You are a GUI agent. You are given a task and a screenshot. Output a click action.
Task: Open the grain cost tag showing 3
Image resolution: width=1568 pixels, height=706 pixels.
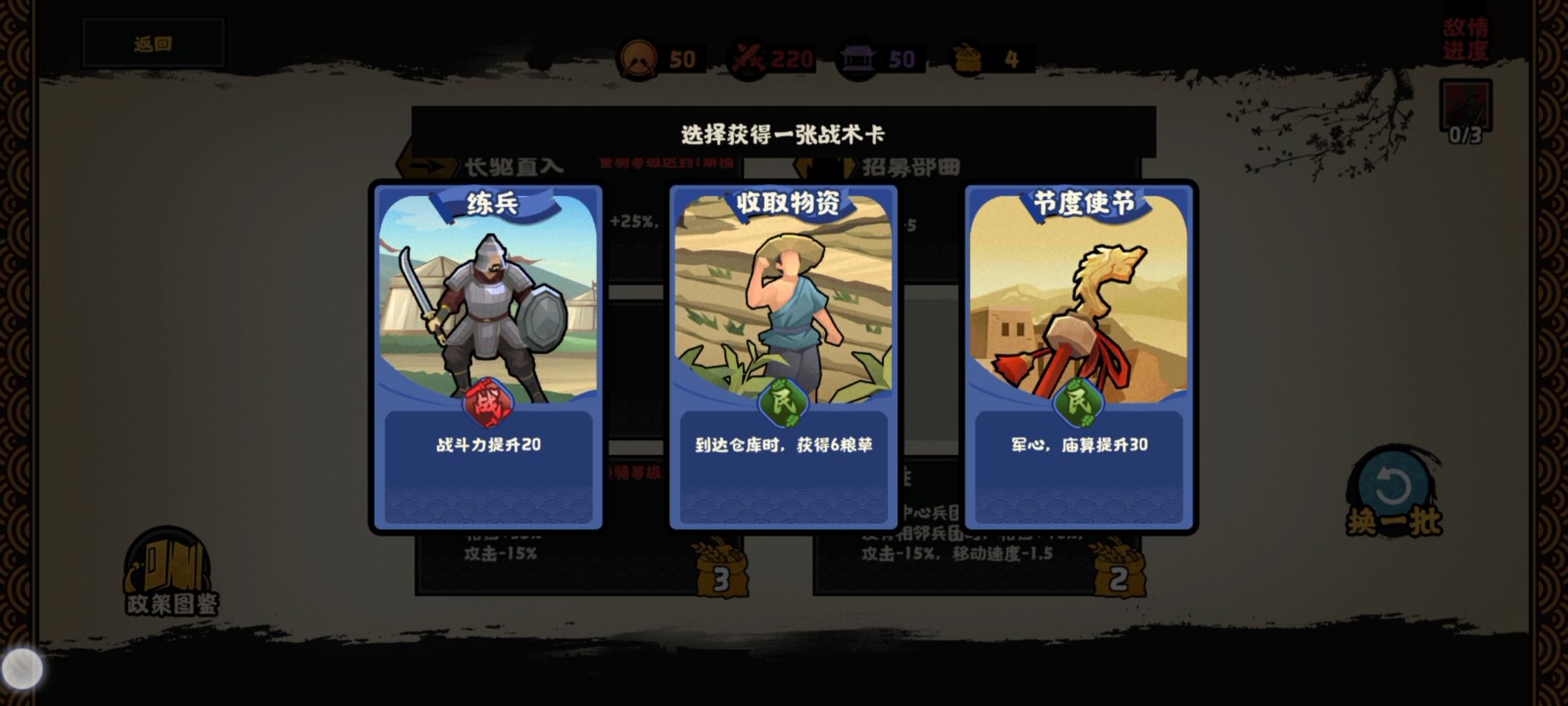pyautogui.click(x=722, y=570)
